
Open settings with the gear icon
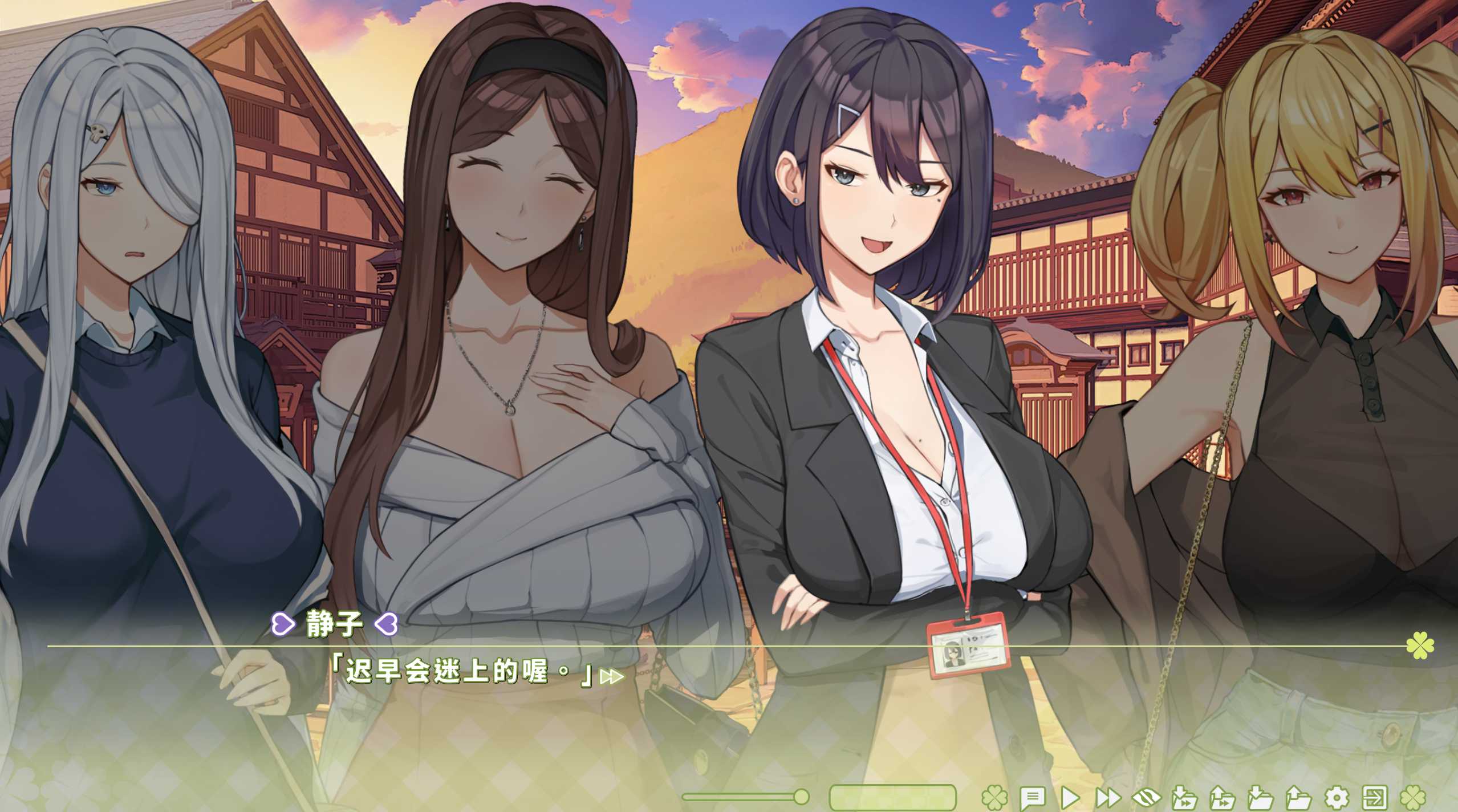click(x=1337, y=797)
